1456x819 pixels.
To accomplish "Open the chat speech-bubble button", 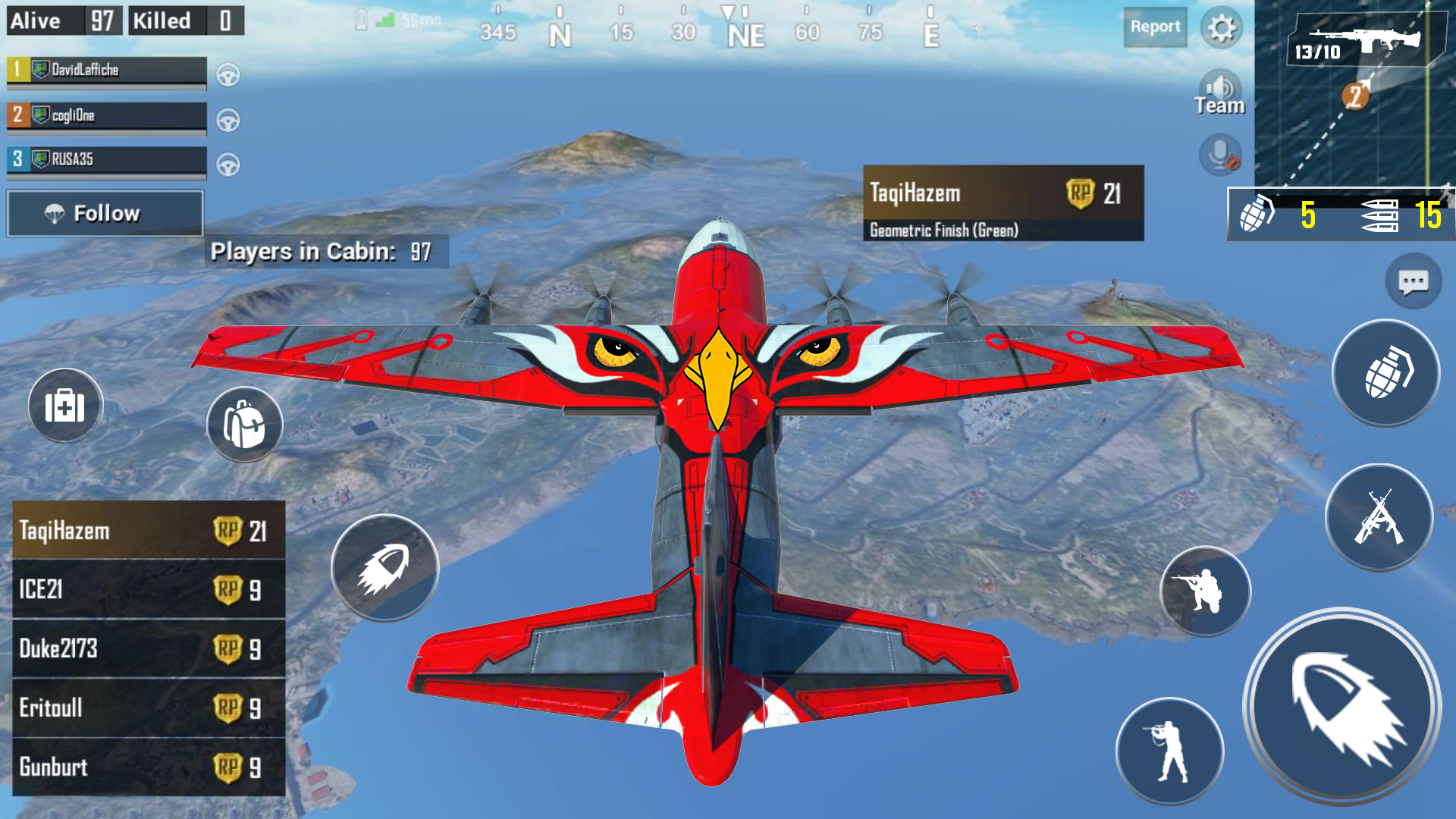I will [x=1413, y=282].
